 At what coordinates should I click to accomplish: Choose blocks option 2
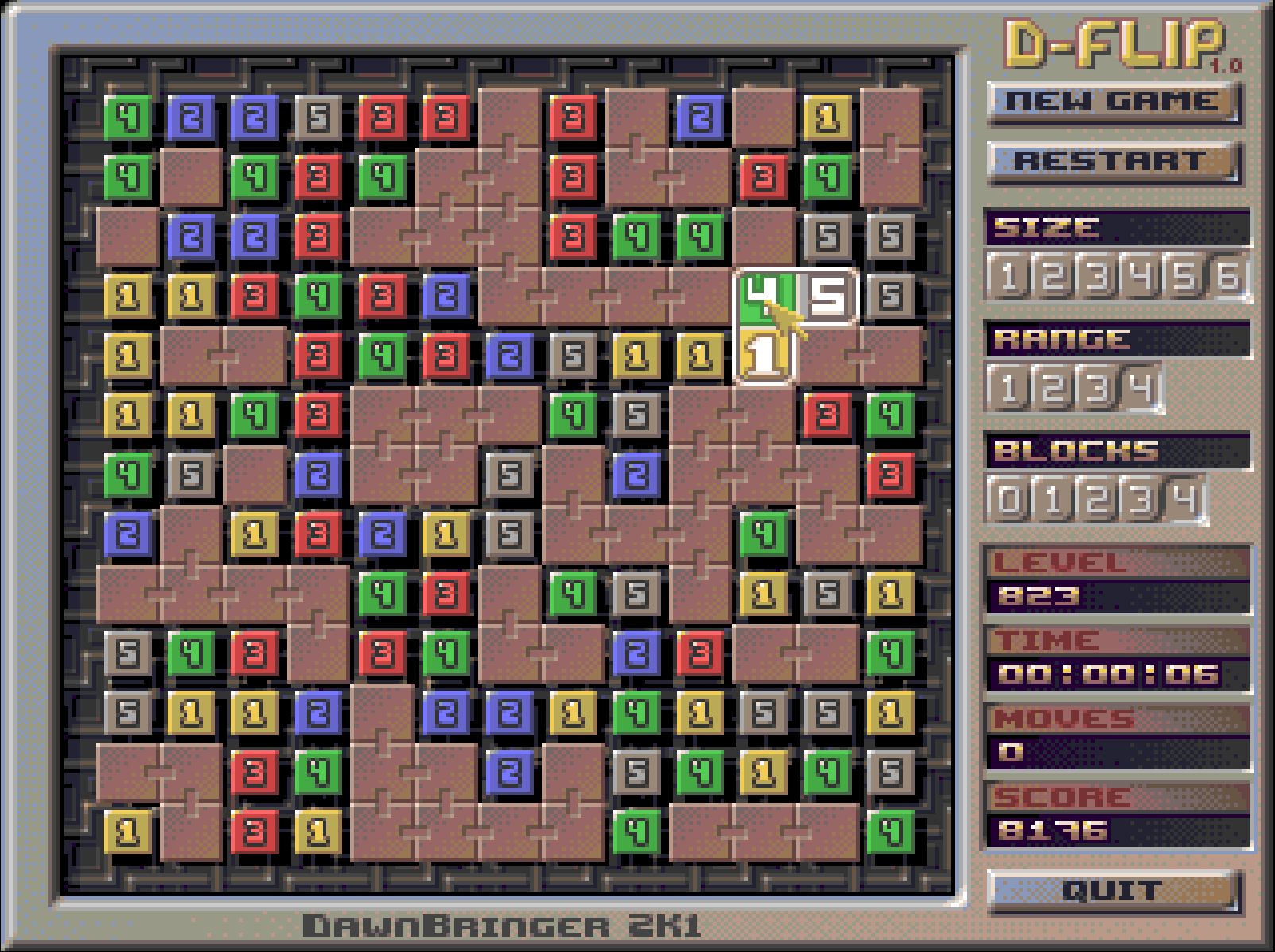coord(1097,501)
